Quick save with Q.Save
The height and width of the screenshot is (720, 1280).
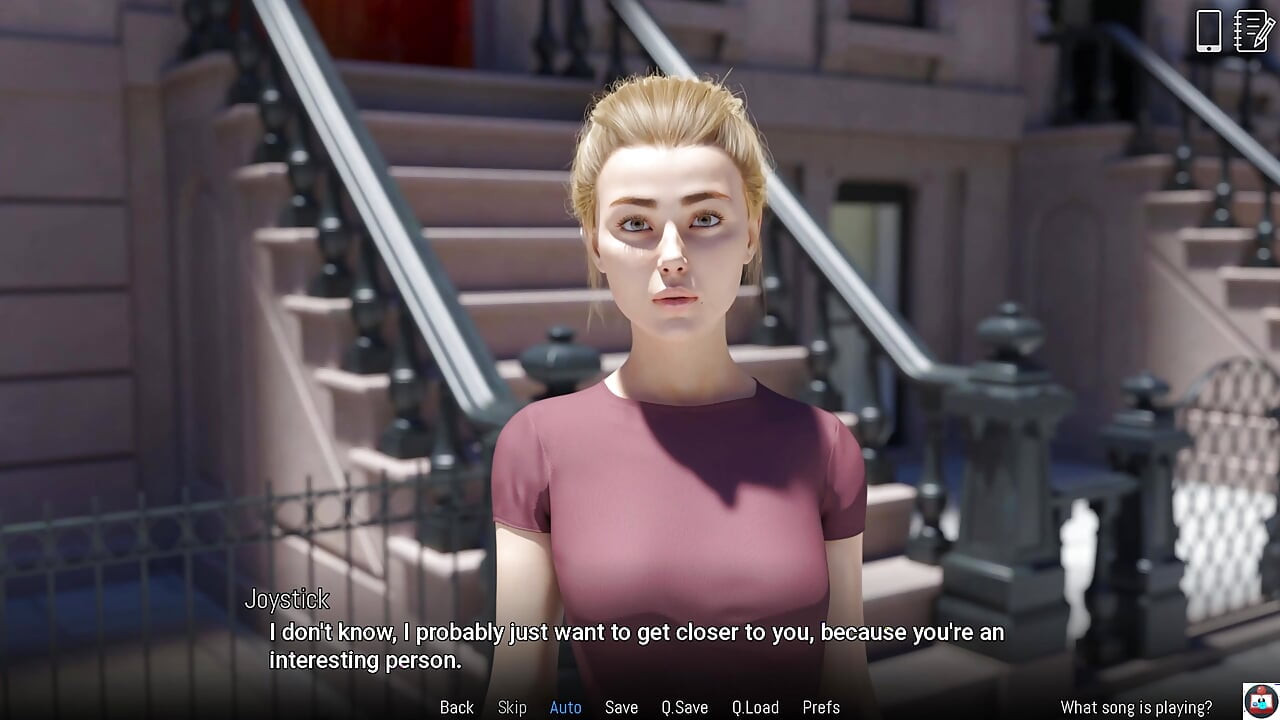(685, 707)
